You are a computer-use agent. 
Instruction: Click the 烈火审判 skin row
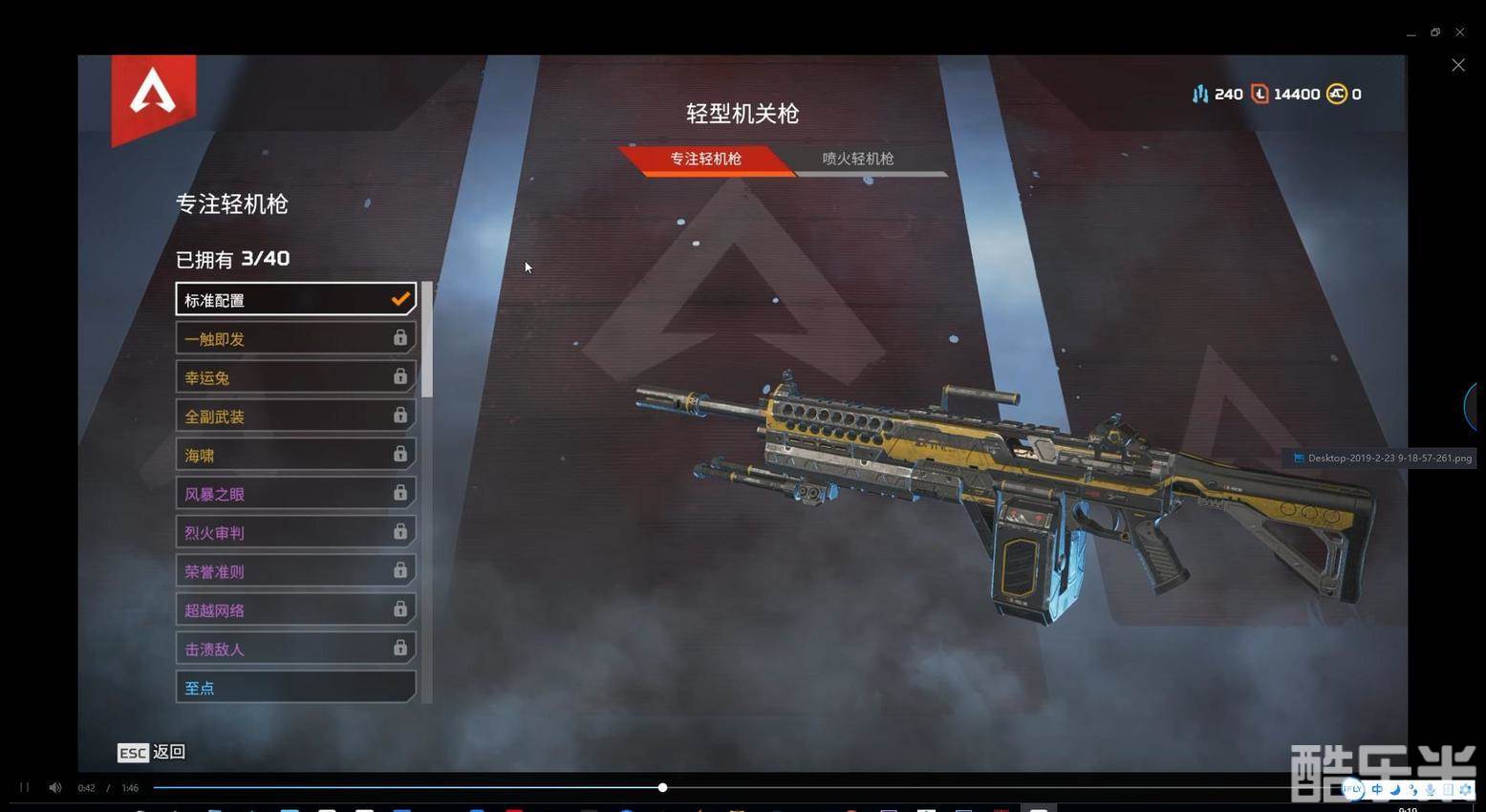(x=295, y=532)
